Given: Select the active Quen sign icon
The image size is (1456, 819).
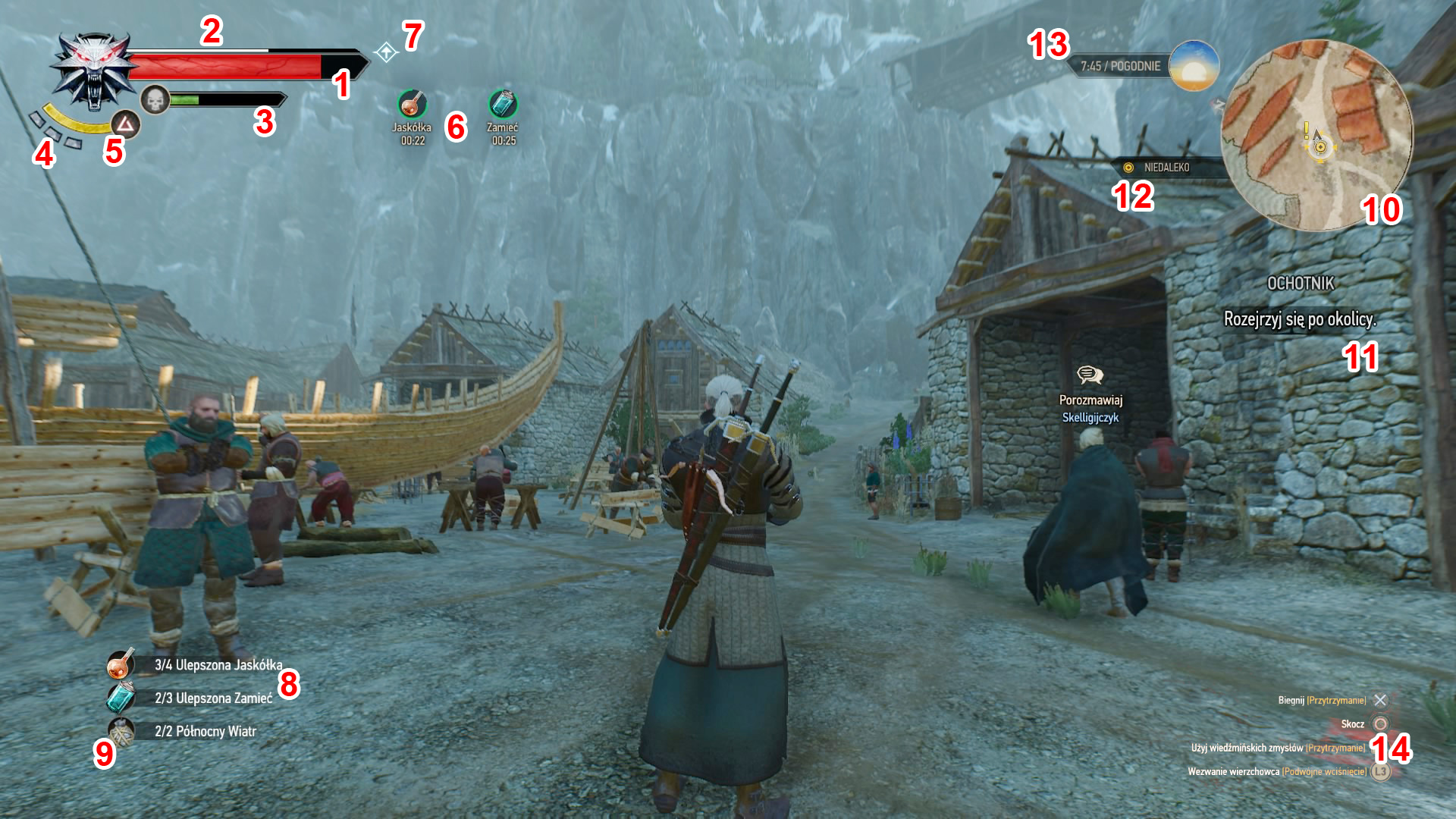Looking at the screenshot, I should point(126,124).
